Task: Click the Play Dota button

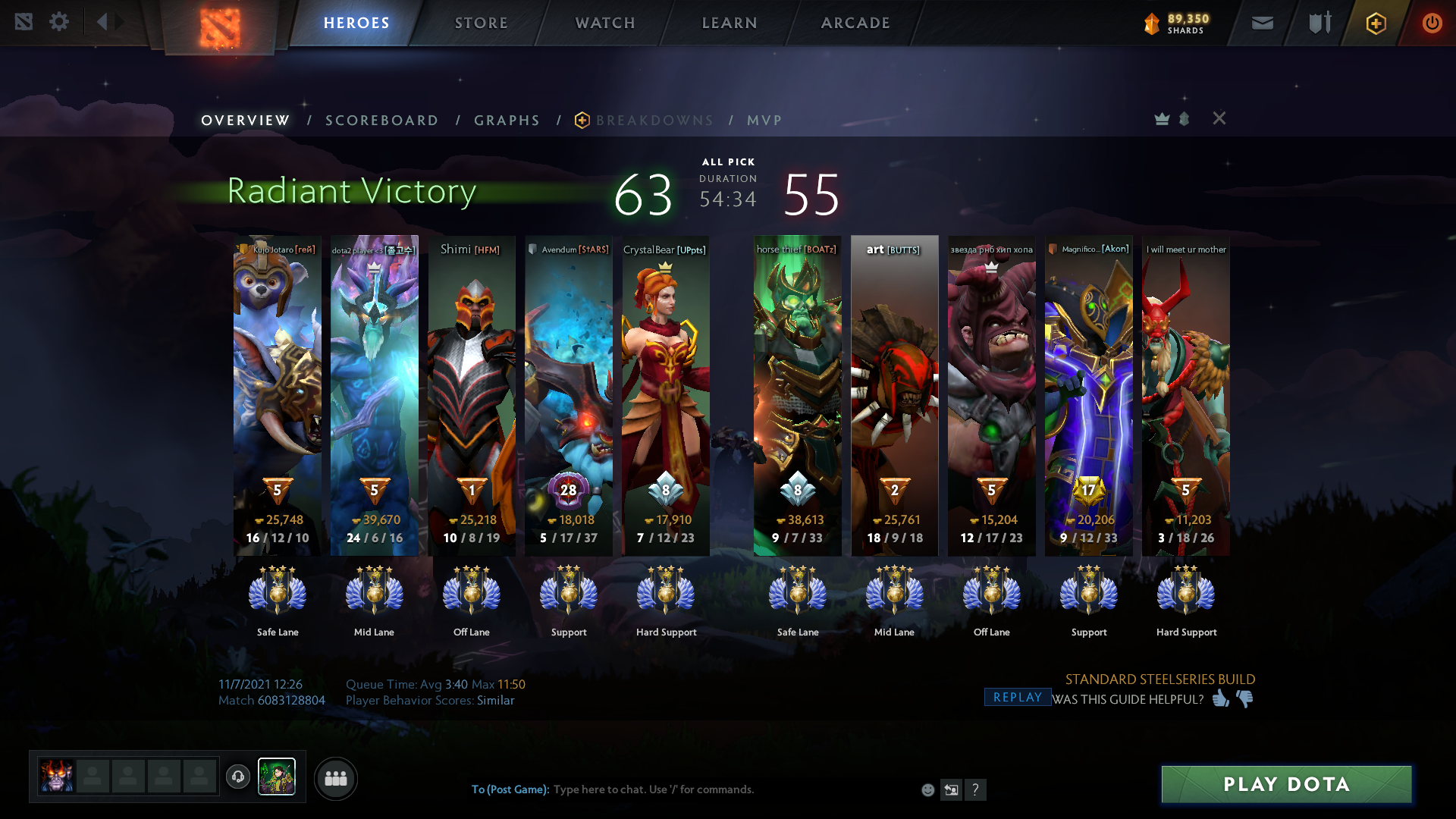Action: [x=1286, y=784]
